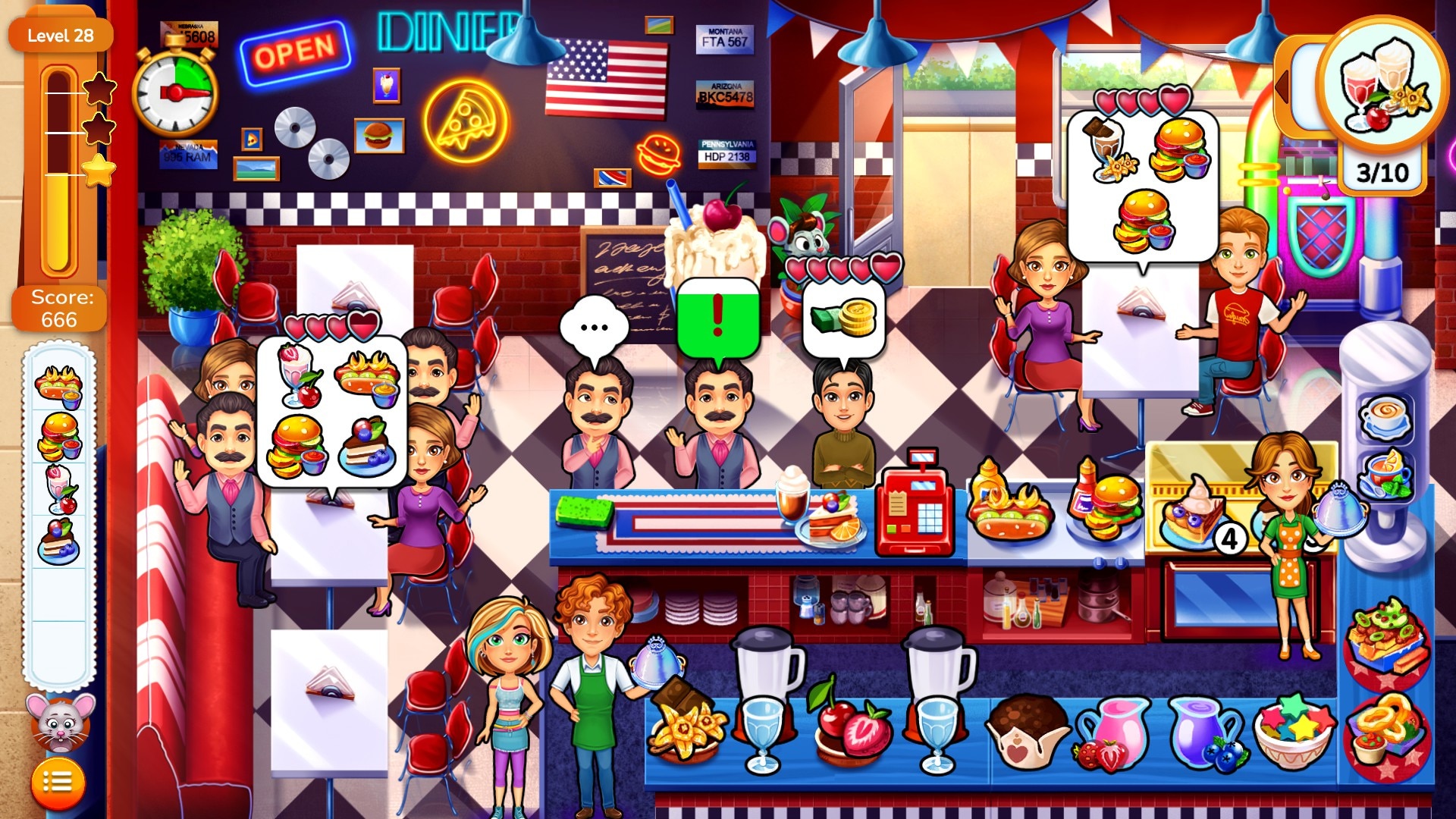Click the green exclamation mark bubble
Screen dimensions: 1456x819
coord(717,318)
